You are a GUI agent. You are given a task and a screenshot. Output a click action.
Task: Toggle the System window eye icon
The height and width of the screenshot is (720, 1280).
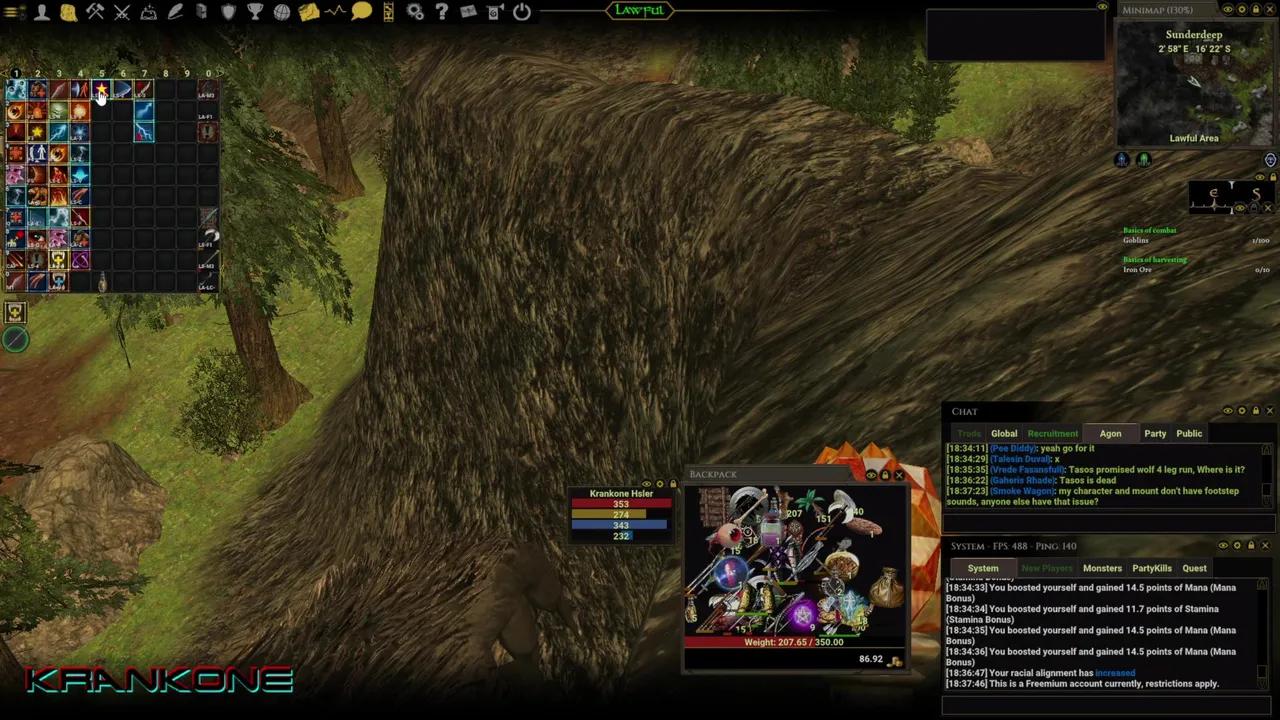1223,545
